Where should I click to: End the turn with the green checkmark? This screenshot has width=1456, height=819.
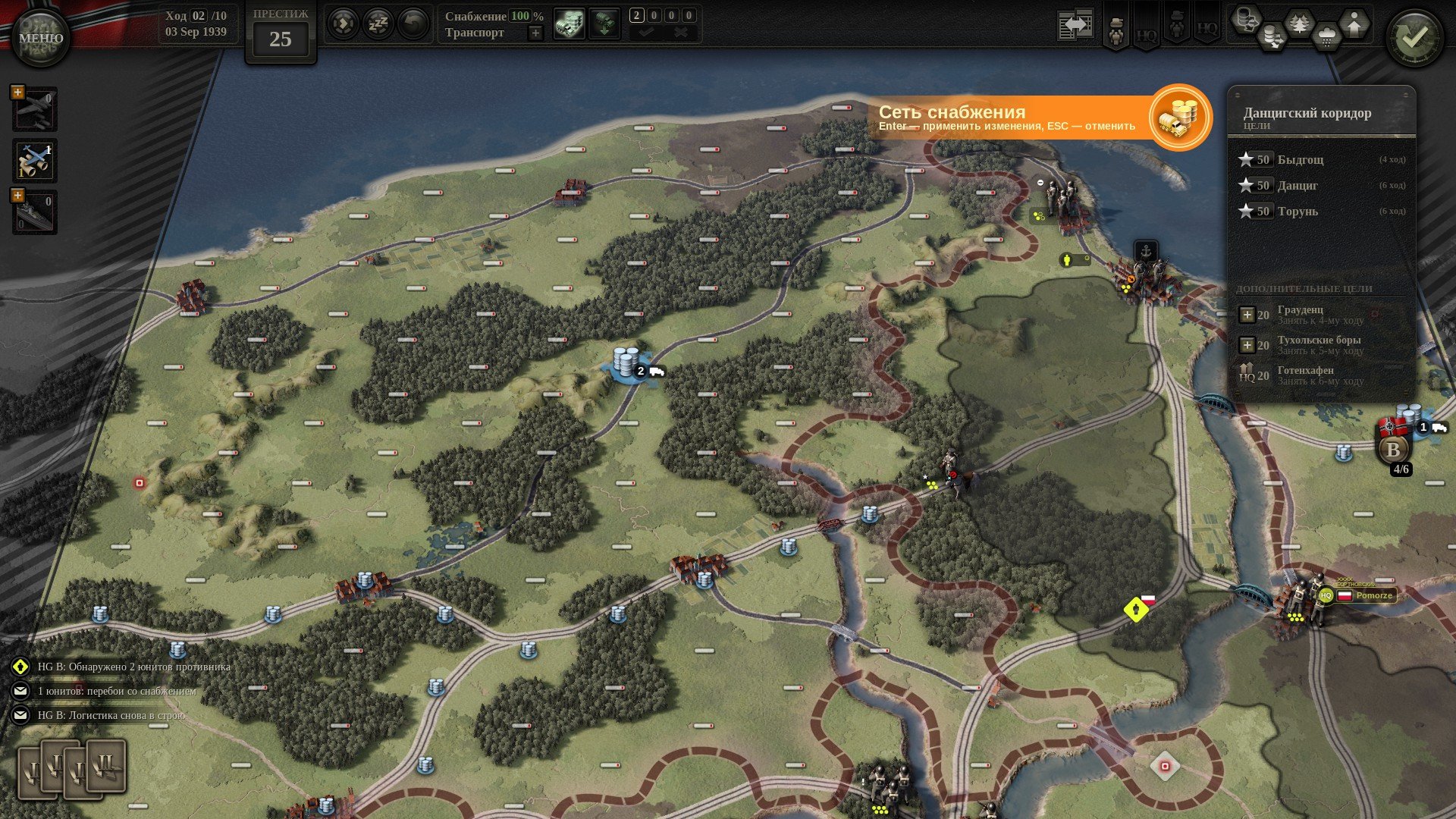pos(1414,37)
